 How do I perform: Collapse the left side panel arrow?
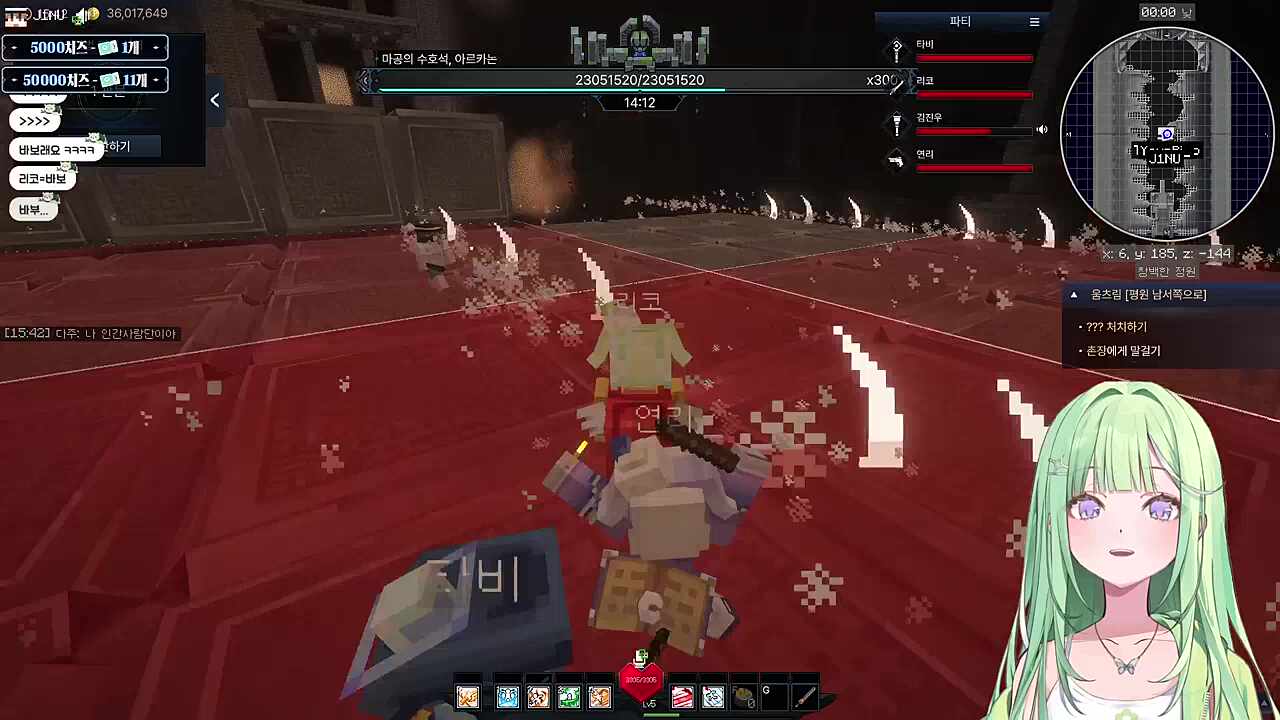pyautogui.click(x=215, y=100)
